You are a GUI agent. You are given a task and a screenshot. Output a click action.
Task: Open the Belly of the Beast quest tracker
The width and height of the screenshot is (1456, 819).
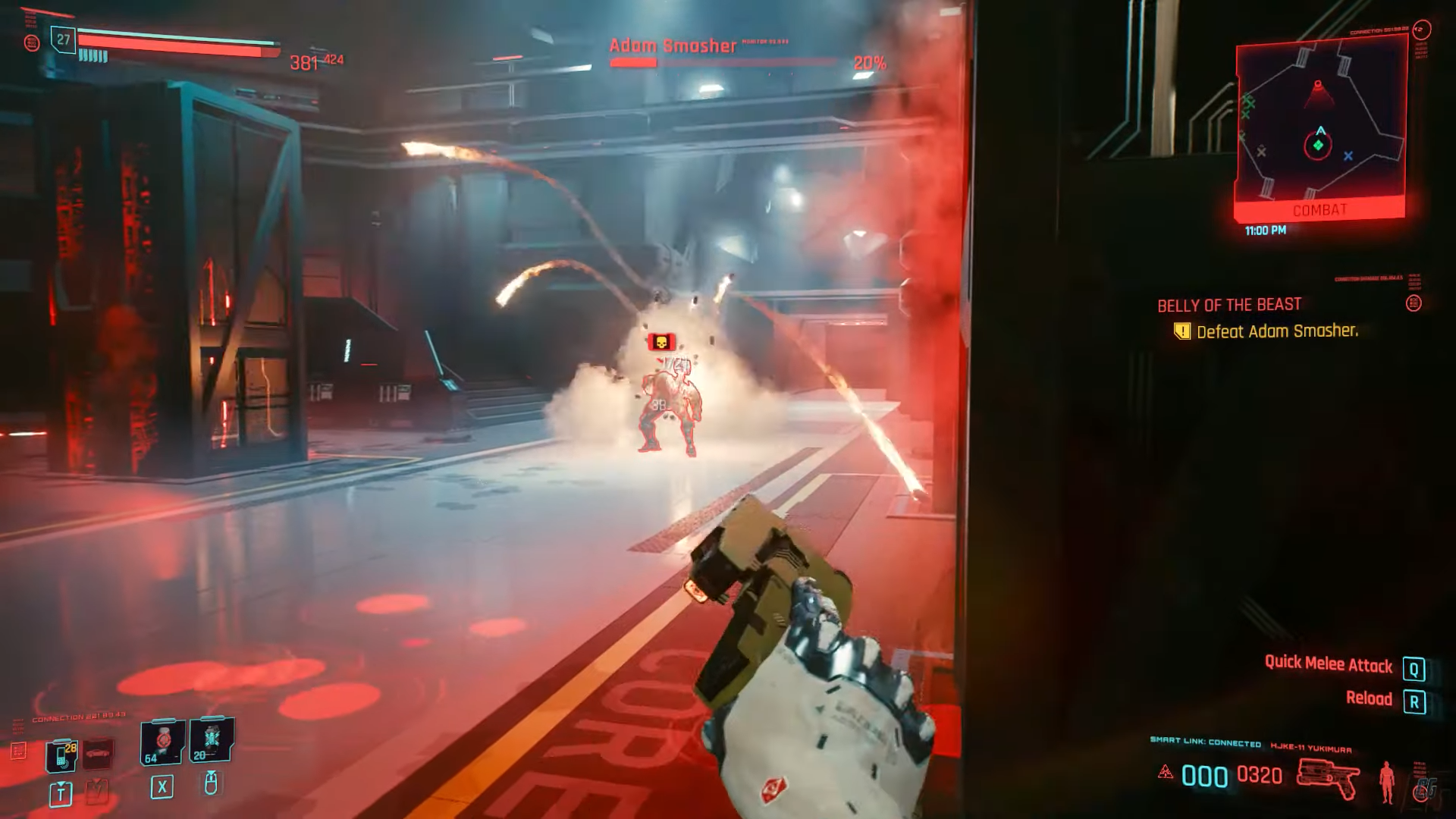click(1228, 305)
